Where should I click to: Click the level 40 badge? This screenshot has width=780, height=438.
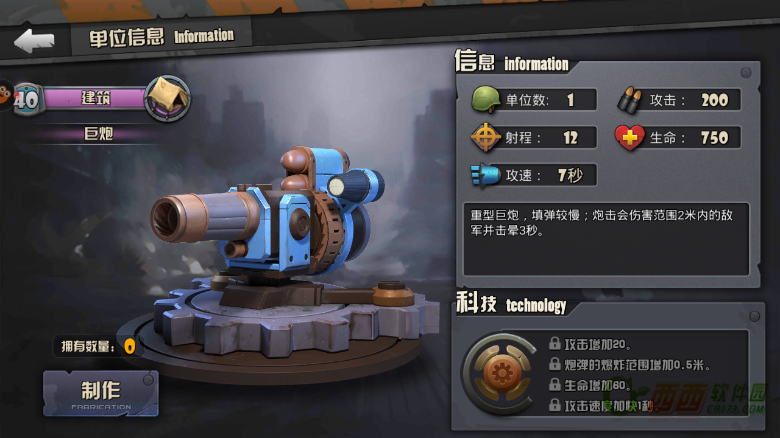click(x=26, y=99)
